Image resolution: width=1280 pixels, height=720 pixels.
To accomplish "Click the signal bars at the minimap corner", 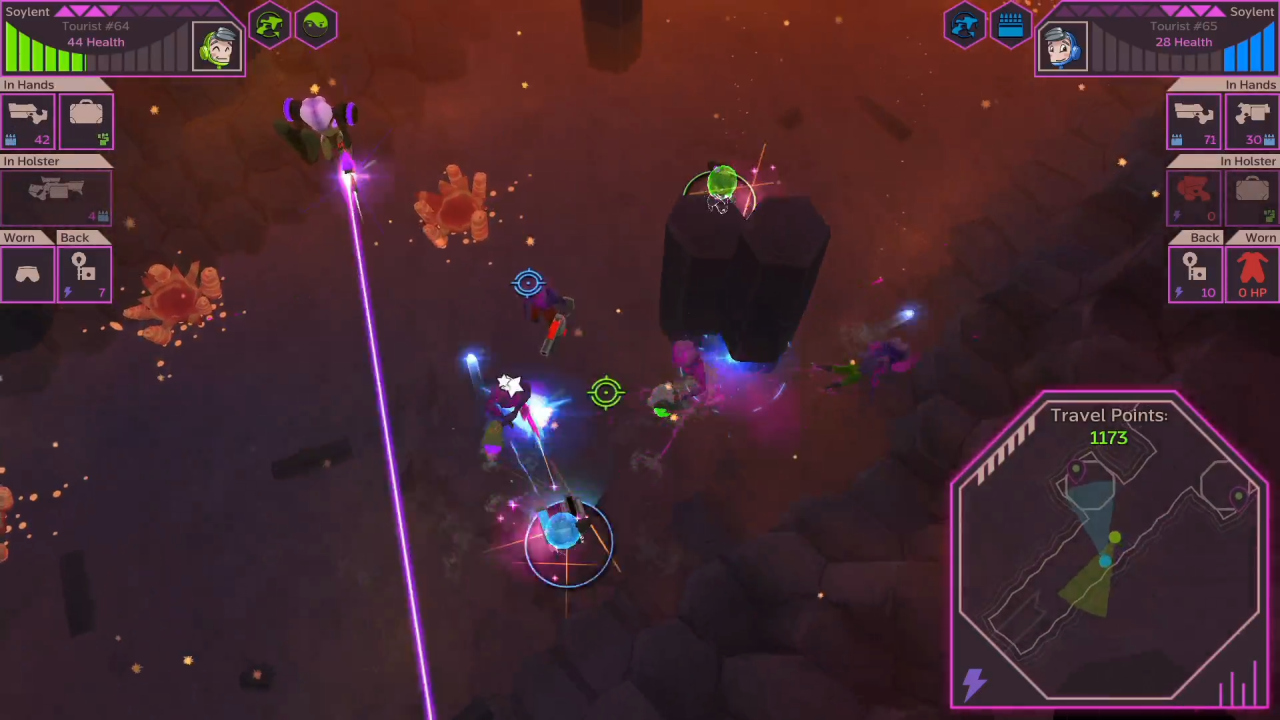I will pos(1236,690).
